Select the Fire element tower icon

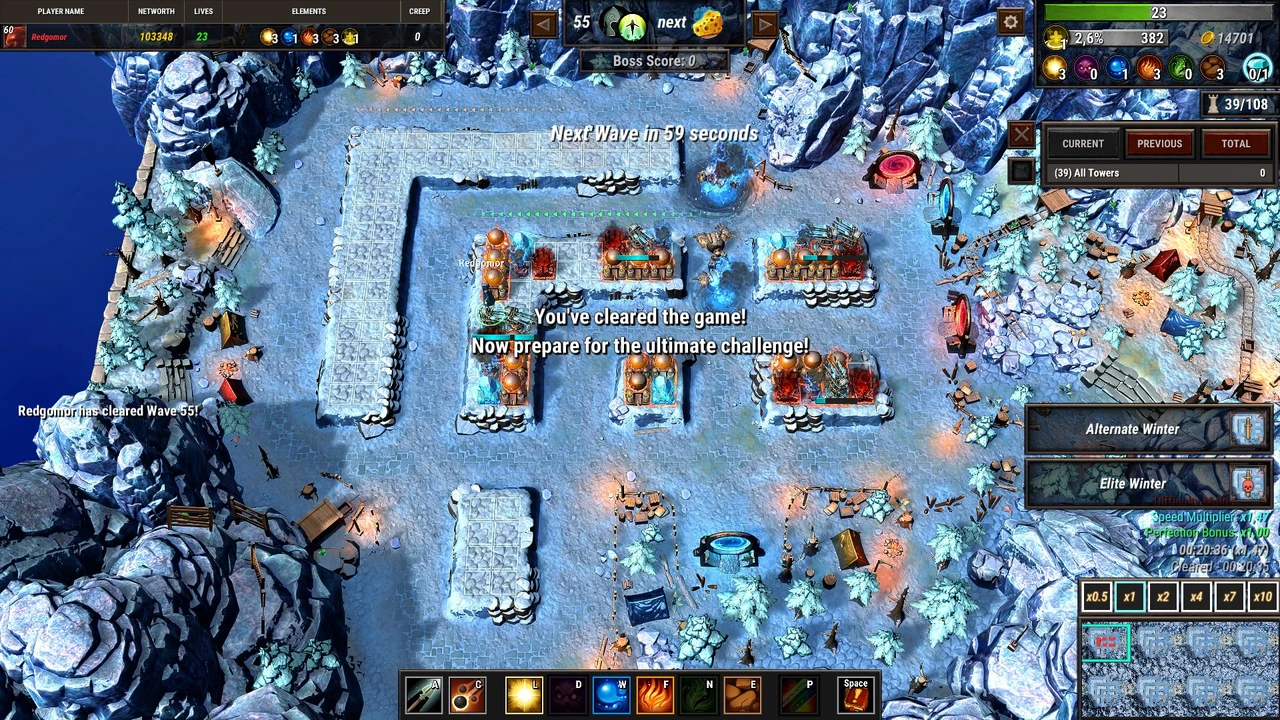[654, 693]
